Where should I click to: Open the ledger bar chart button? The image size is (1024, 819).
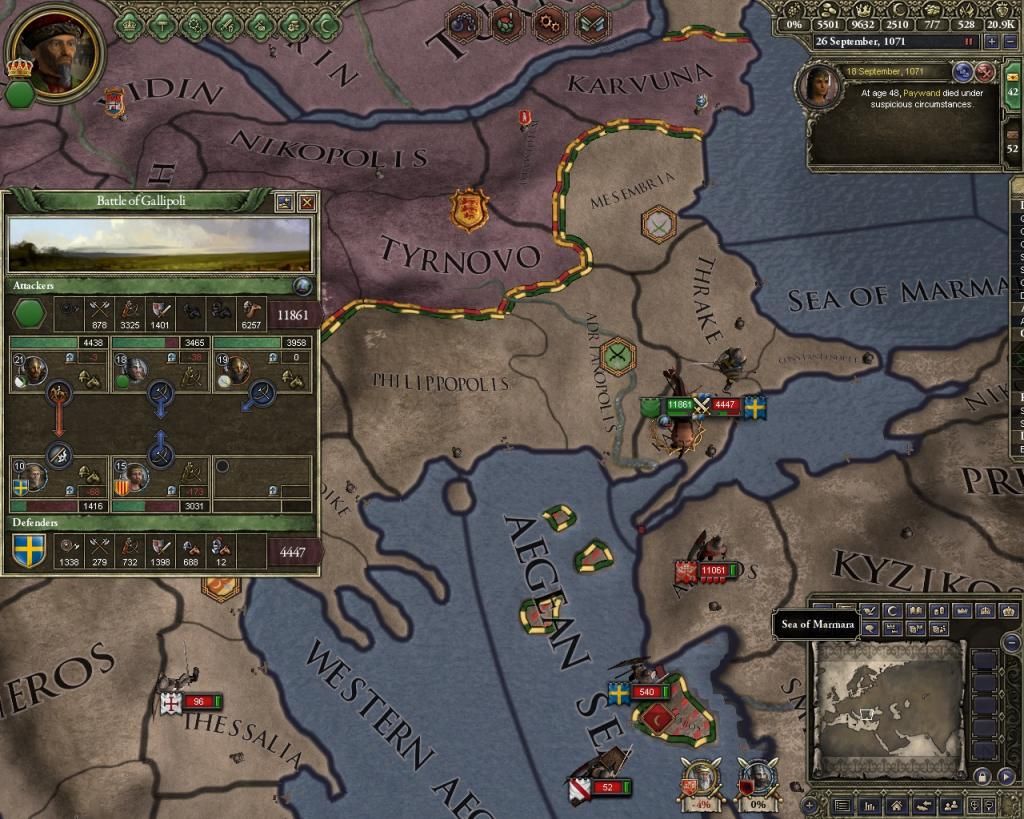[x=870, y=804]
